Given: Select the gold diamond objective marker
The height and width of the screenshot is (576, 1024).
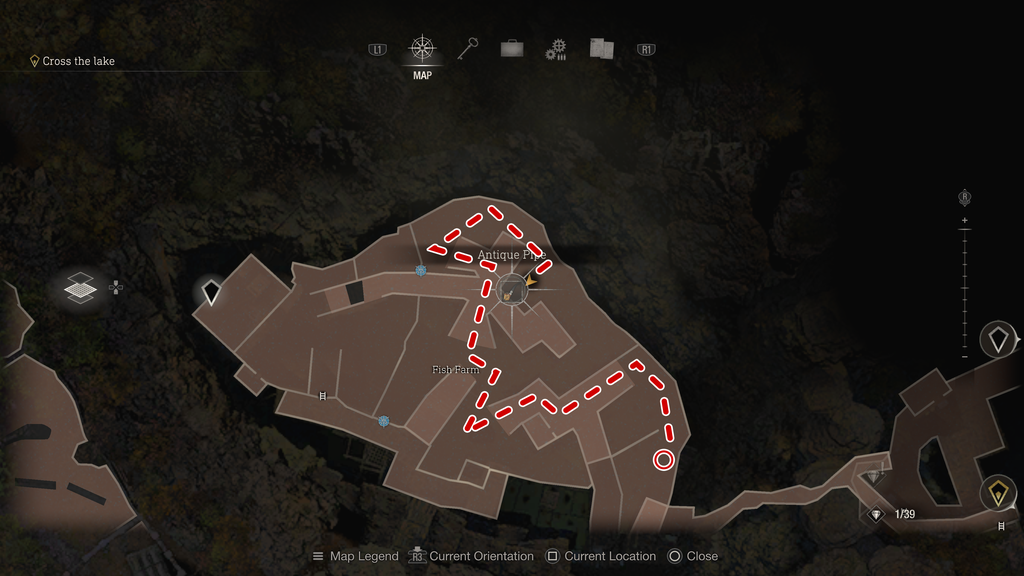Looking at the screenshot, I should click(x=998, y=492).
